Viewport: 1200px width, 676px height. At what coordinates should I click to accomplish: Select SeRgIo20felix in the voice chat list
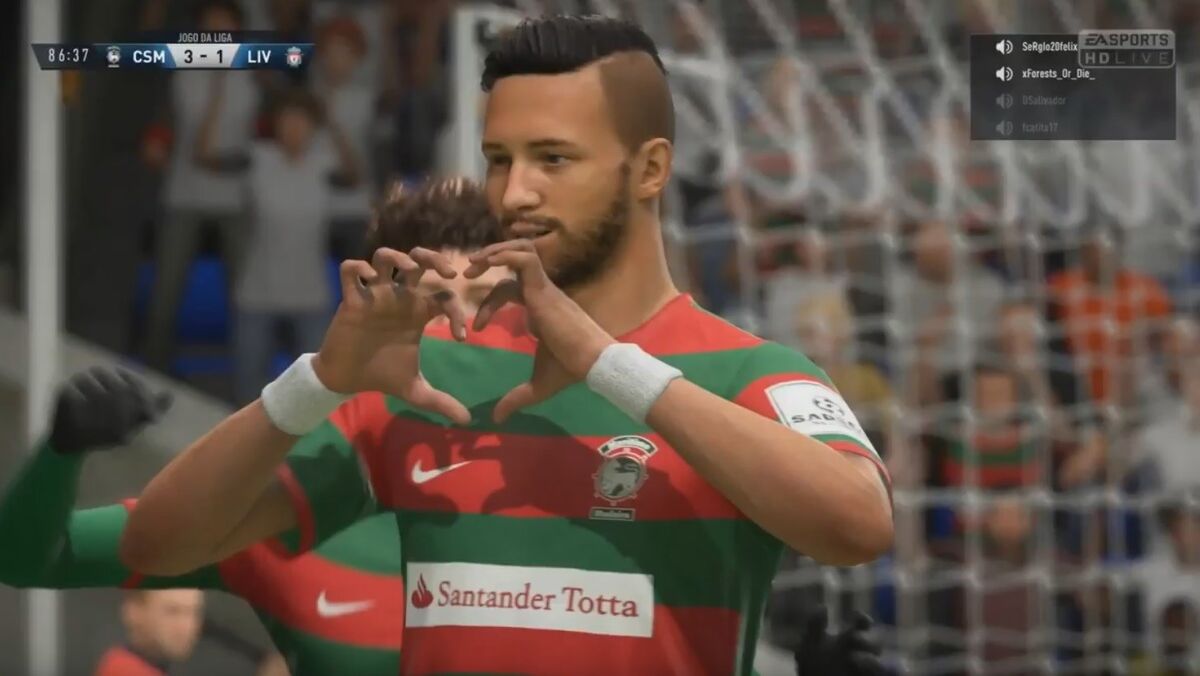point(1049,47)
